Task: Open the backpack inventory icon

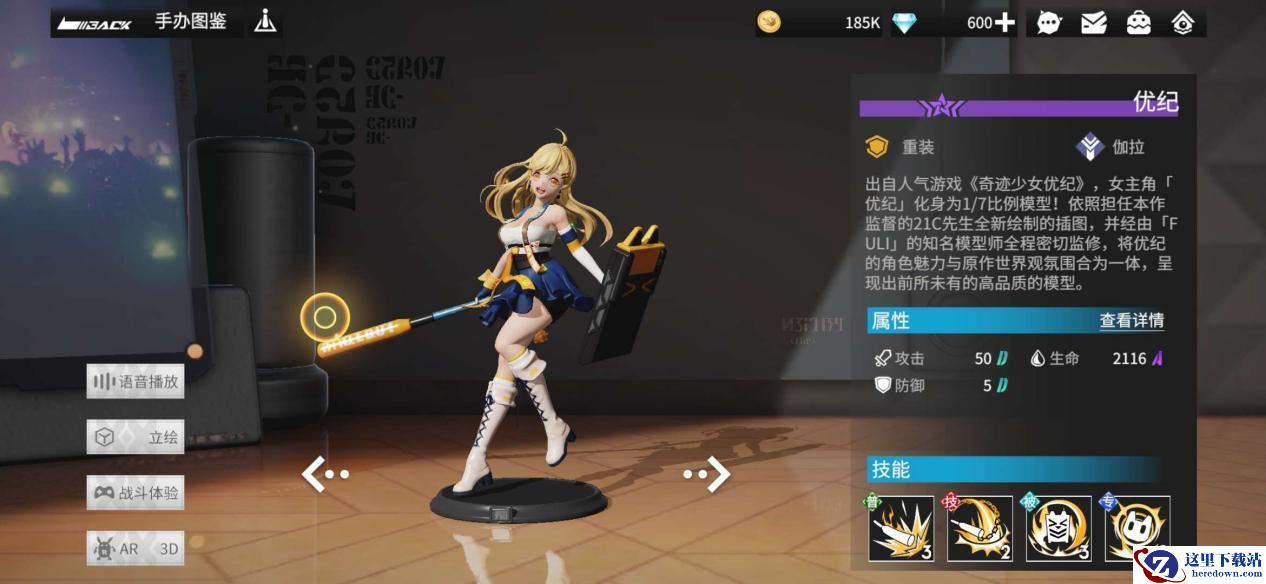Action: coord(1139,23)
